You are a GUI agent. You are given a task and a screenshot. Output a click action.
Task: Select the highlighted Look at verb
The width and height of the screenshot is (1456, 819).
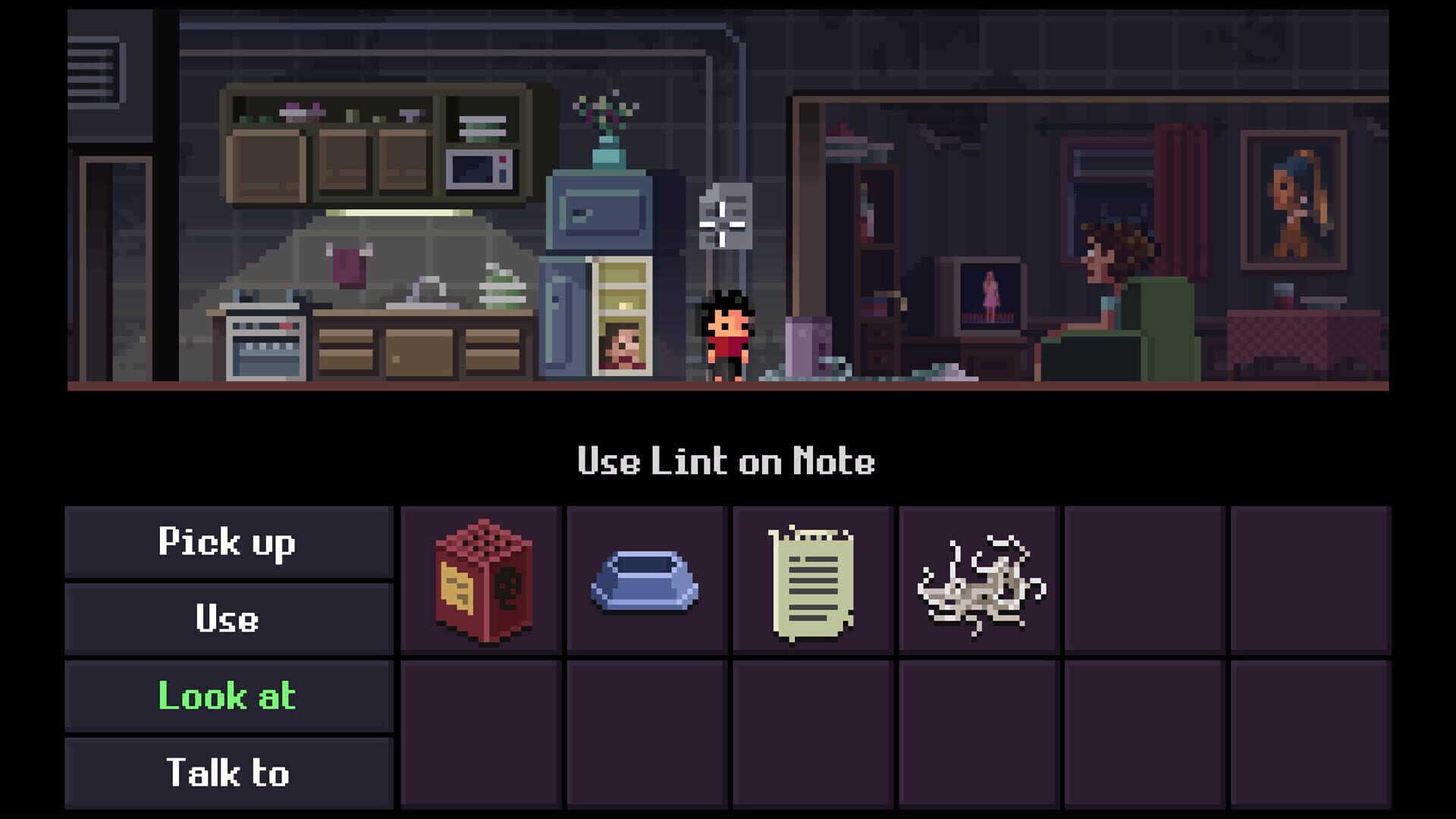(x=227, y=696)
